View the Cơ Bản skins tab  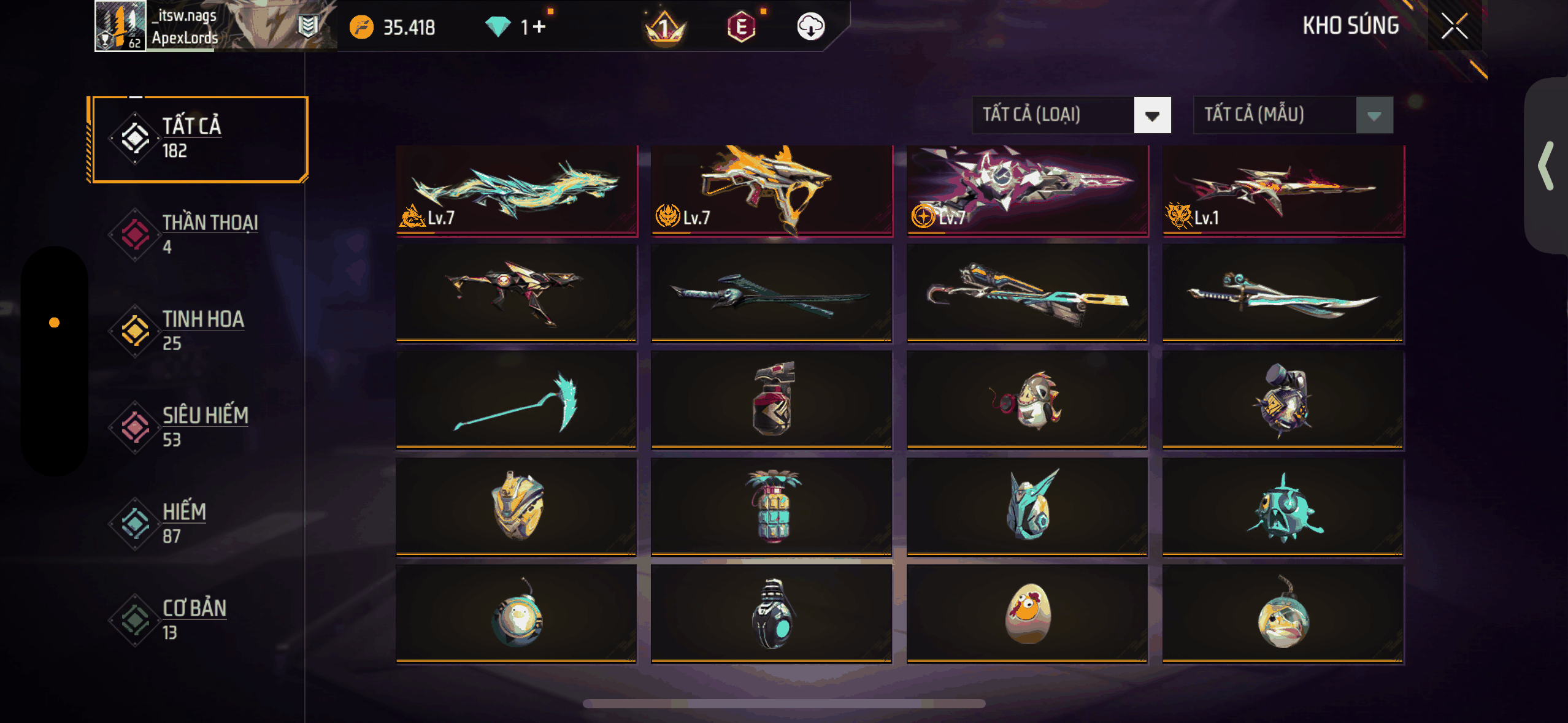[x=198, y=619]
